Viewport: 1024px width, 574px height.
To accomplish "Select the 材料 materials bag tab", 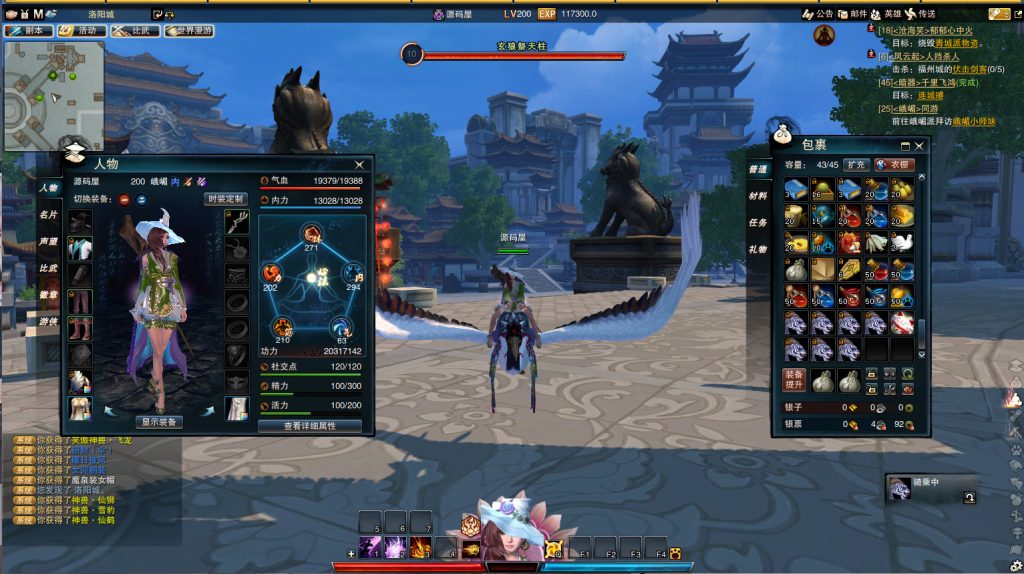I will (x=758, y=196).
